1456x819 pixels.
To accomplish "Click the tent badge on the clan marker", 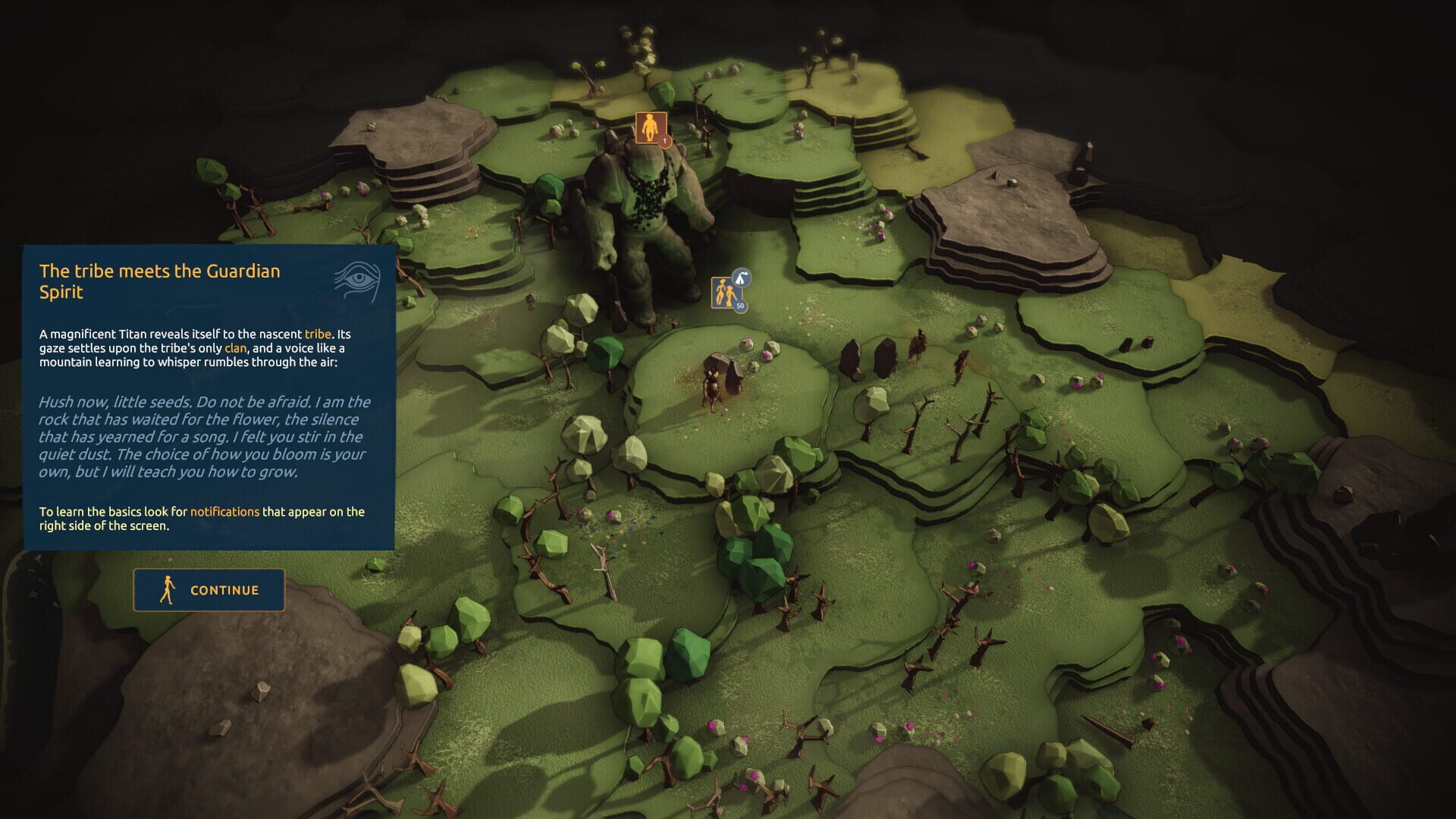I will 742,278.
